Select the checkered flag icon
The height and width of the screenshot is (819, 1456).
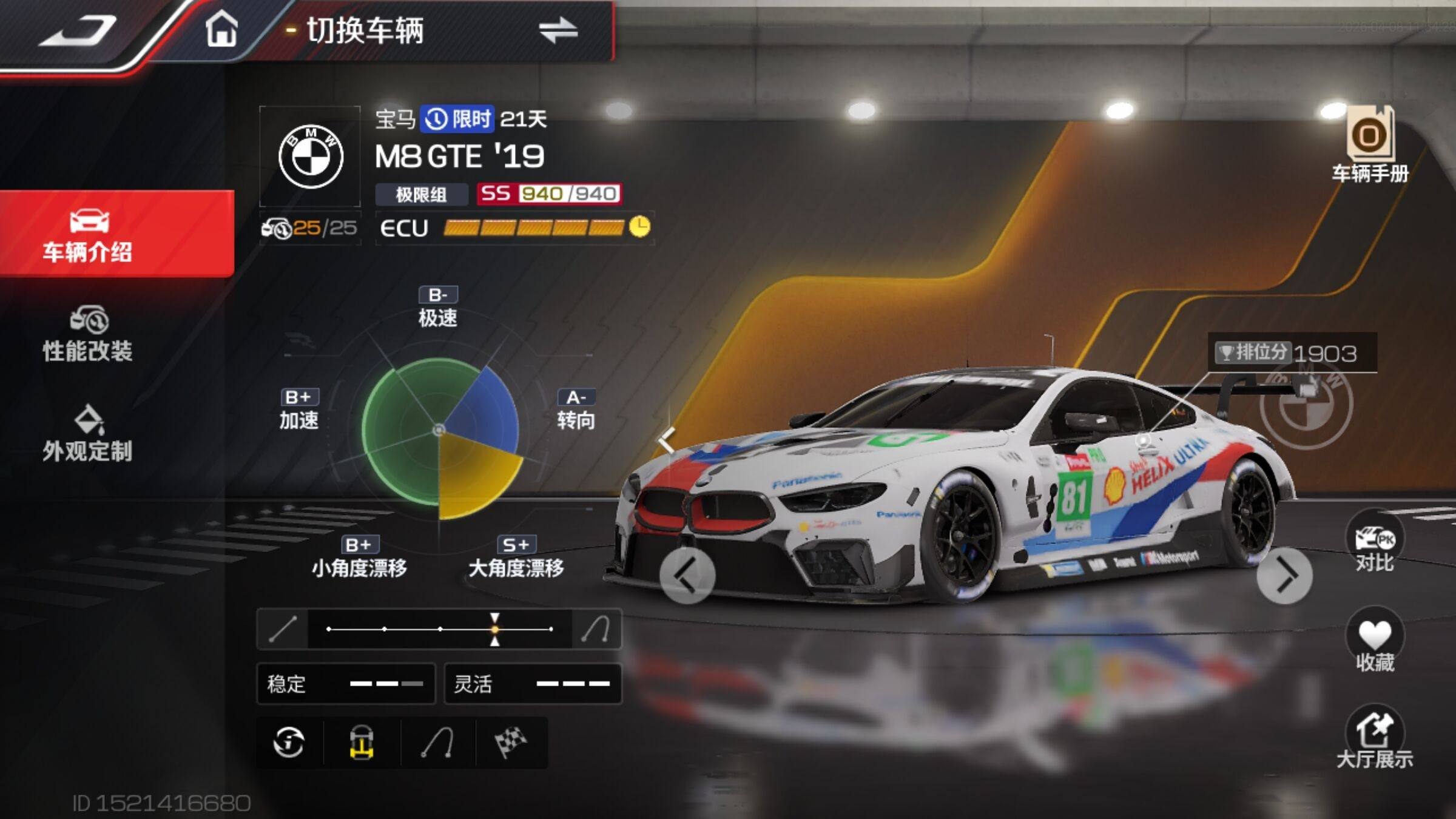[x=511, y=743]
